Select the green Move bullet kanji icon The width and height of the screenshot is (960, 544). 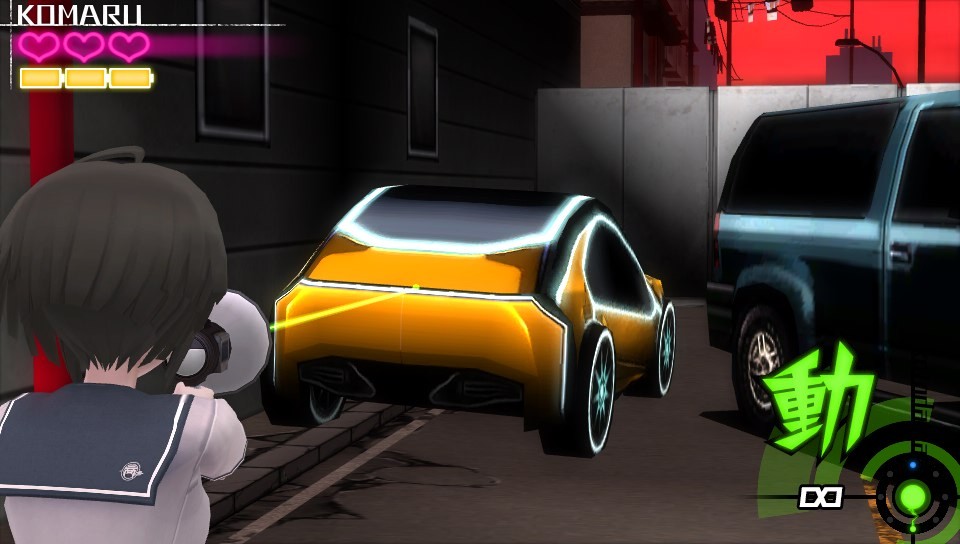[820, 400]
